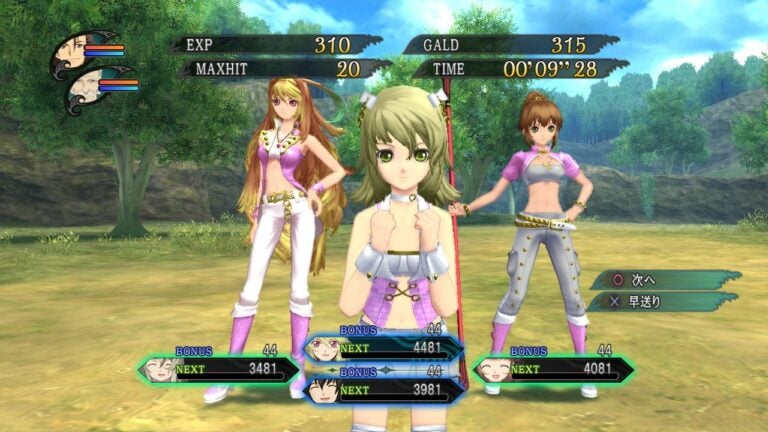Choose the dark-haired character's NEXT 3981 panel
Image resolution: width=768 pixels, height=432 pixels.
(385, 389)
